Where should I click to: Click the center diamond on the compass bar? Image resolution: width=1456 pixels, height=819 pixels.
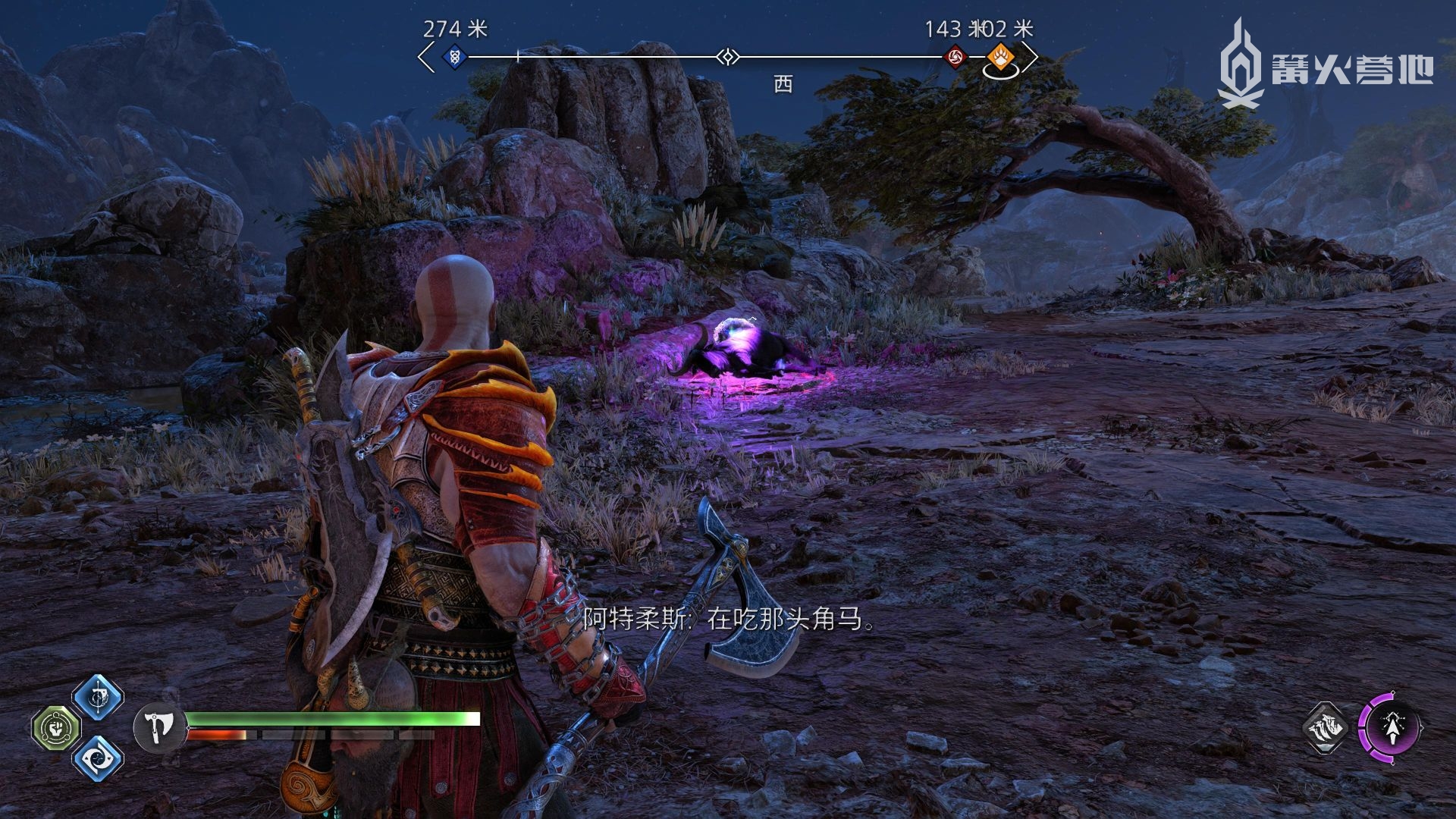click(728, 57)
